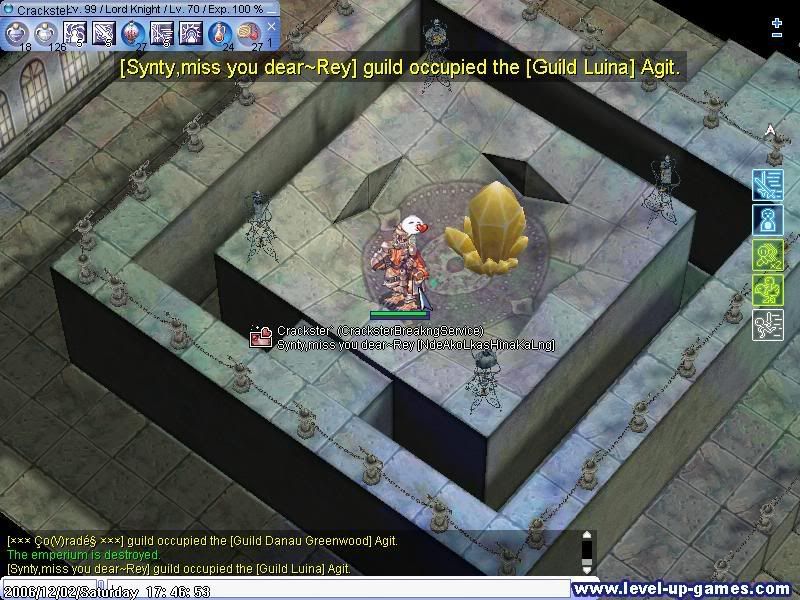The height and width of the screenshot is (600, 800).
Task: Zoom out the minimap with minus button
Action: pos(777,36)
